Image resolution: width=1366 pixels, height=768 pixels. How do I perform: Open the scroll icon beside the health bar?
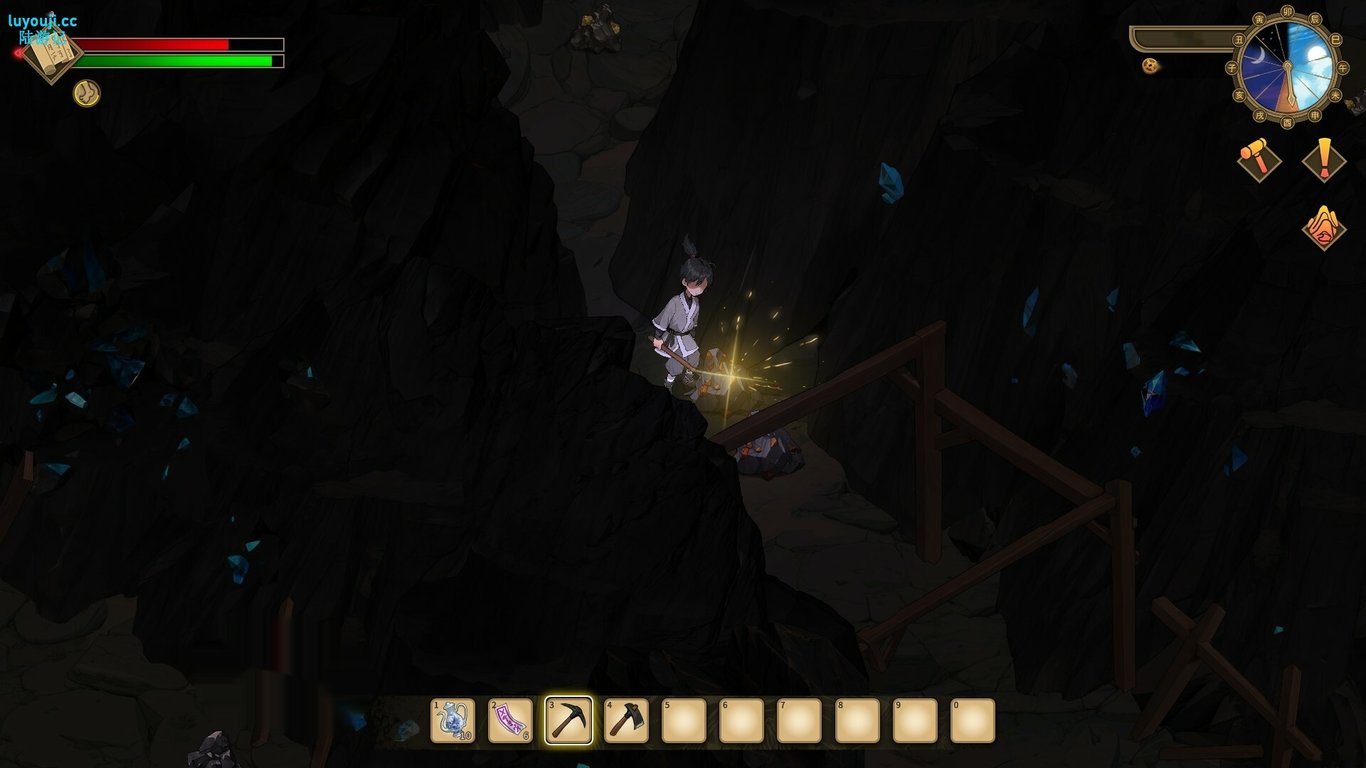tap(52, 52)
